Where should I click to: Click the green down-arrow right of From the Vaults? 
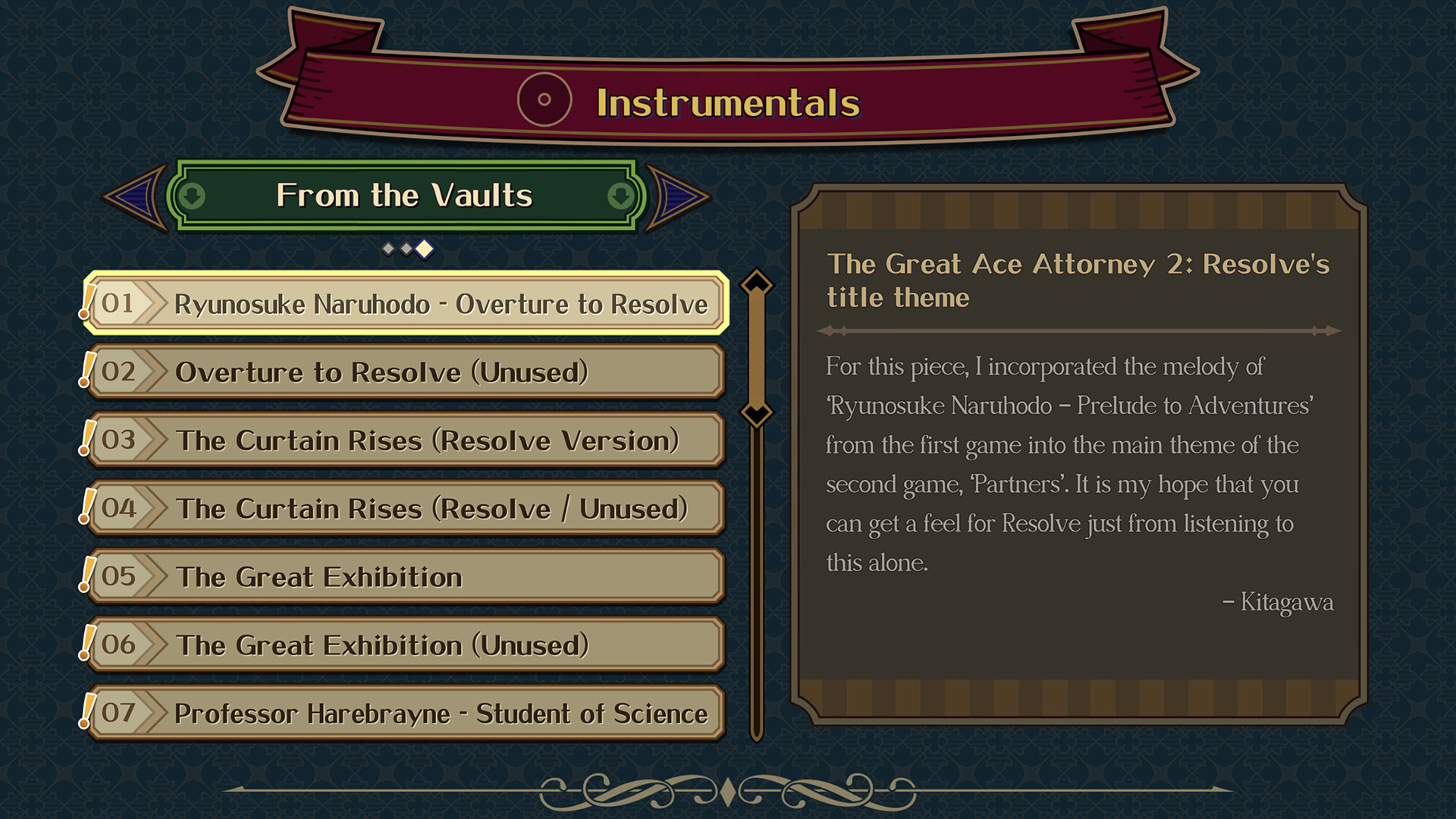[x=620, y=195]
